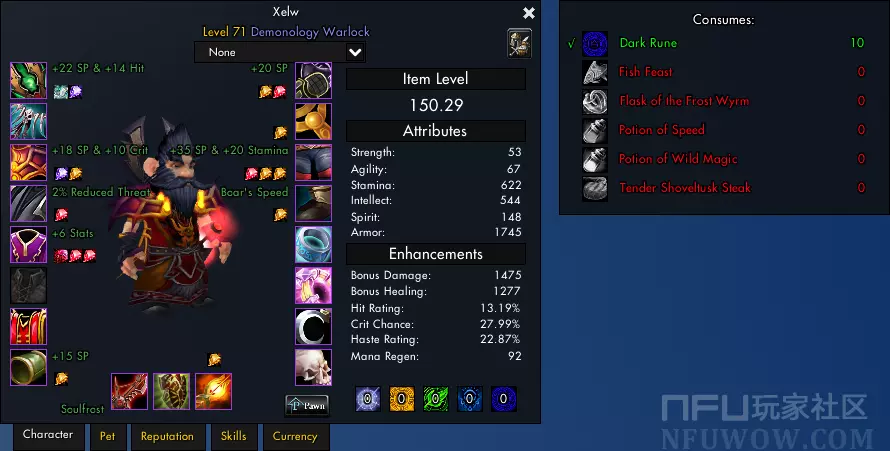Screen dimensions: 890x451
Task: Click the Soulfrost main-hand weapon icon
Action: tap(130, 392)
